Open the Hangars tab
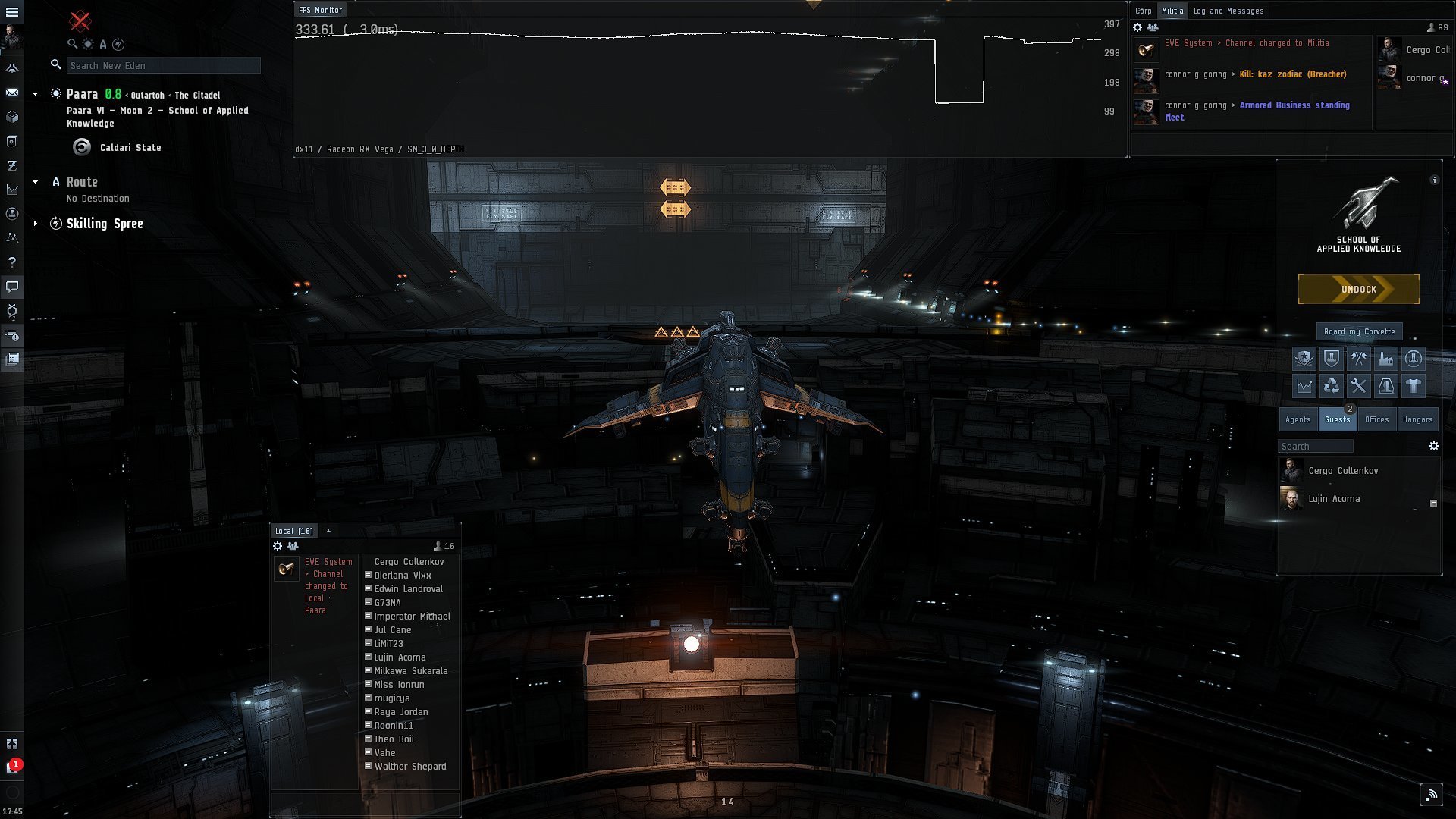Image resolution: width=1456 pixels, height=819 pixels. pos(1417,419)
